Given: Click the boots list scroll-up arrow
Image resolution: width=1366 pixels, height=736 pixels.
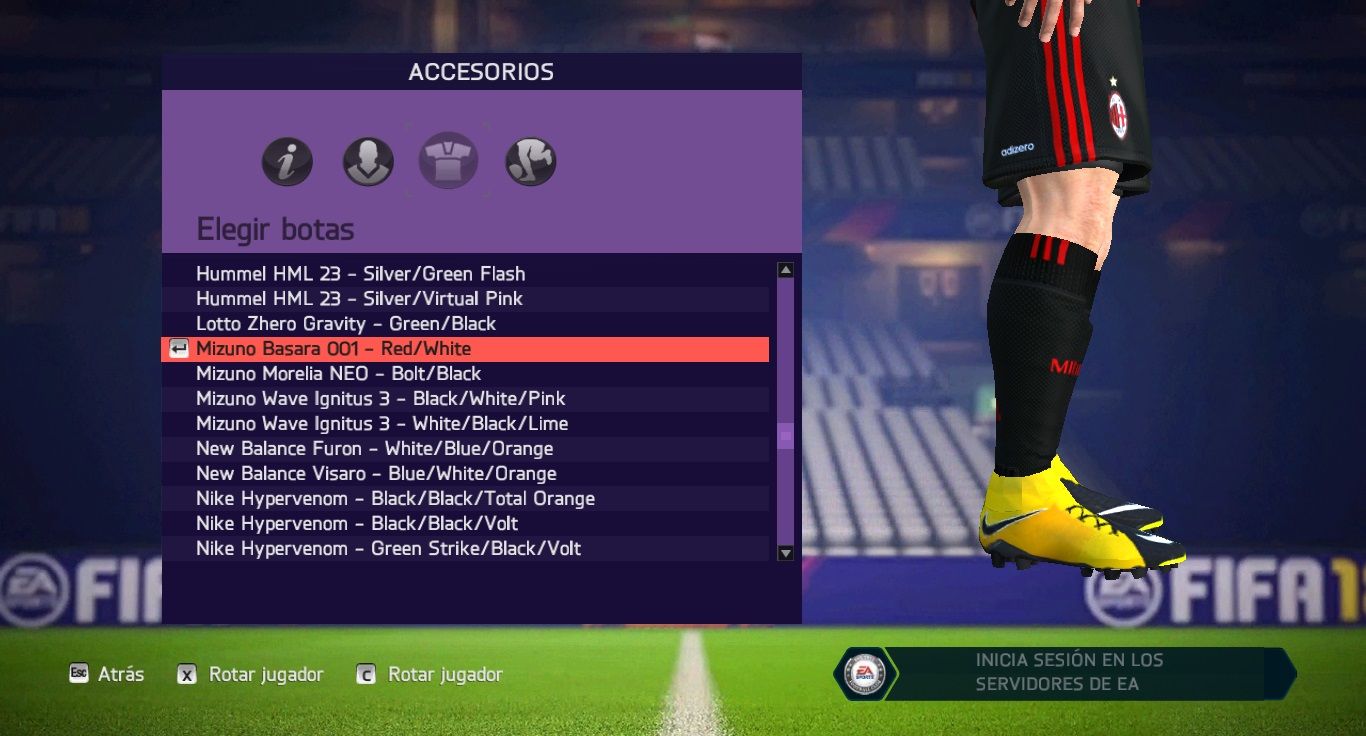Looking at the screenshot, I should click(x=786, y=270).
